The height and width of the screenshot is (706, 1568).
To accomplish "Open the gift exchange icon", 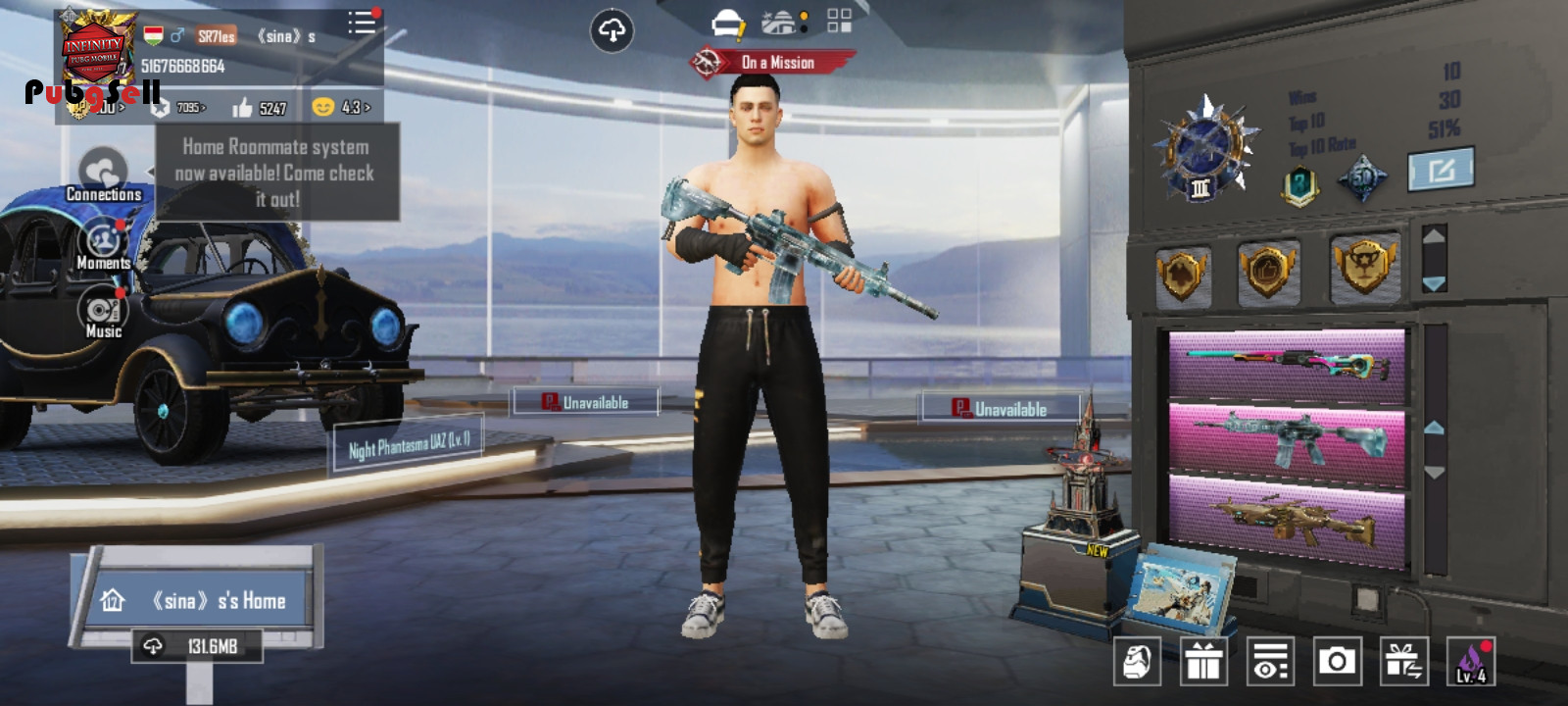I will pyautogui.click(x=1403, y=662).
